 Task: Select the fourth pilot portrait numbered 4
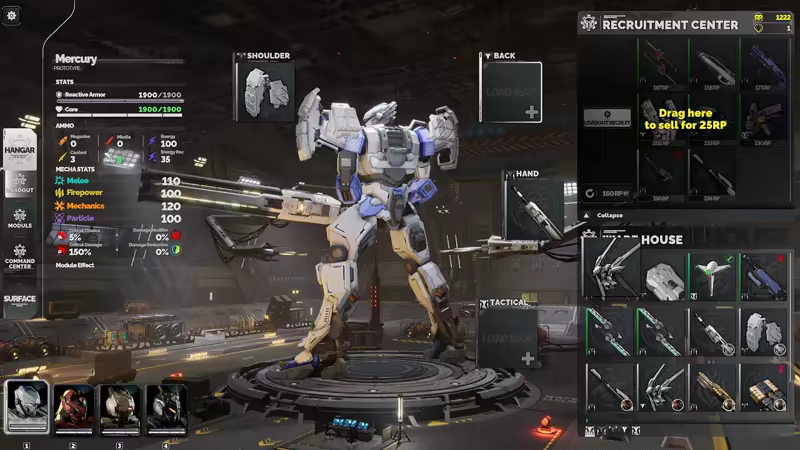166,407
